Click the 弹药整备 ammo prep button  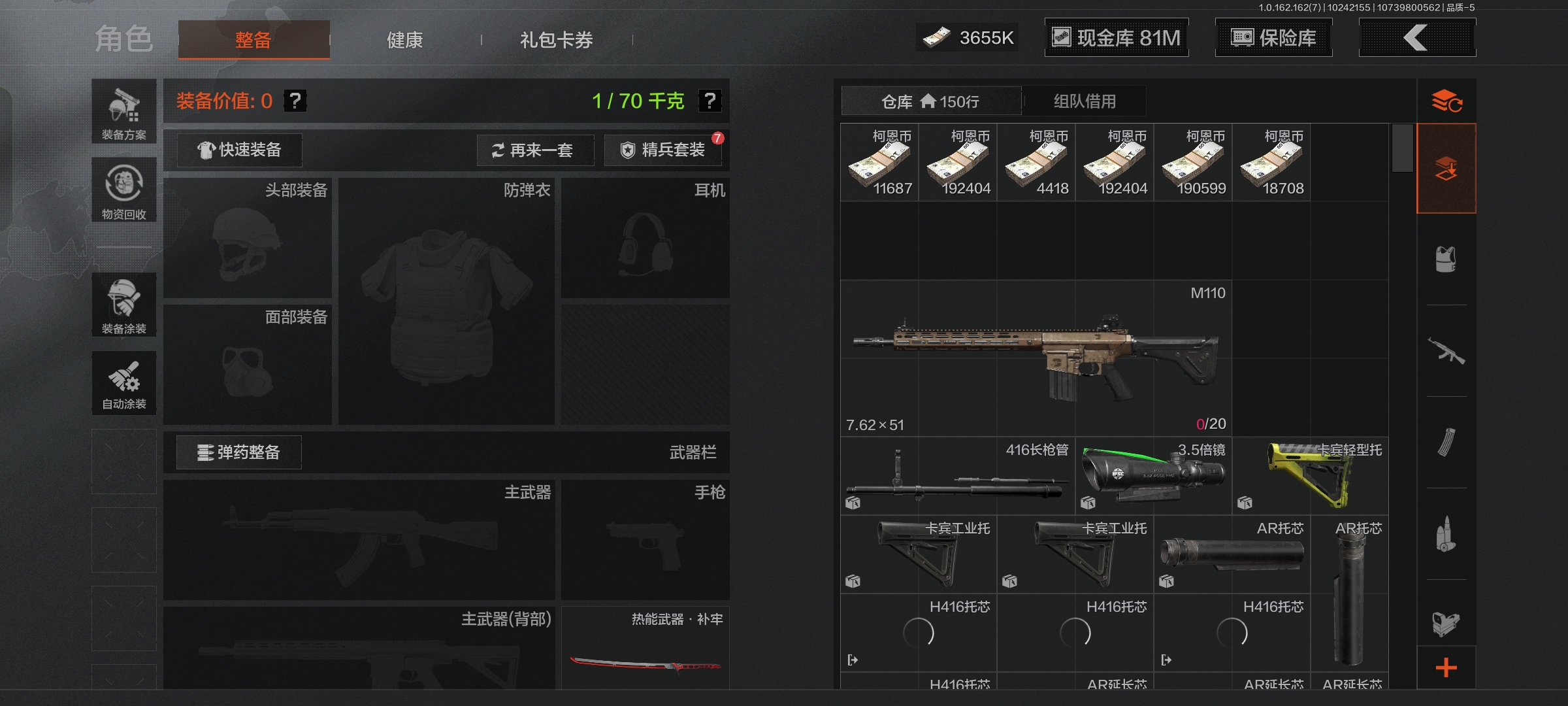click(x=239, y=452)
